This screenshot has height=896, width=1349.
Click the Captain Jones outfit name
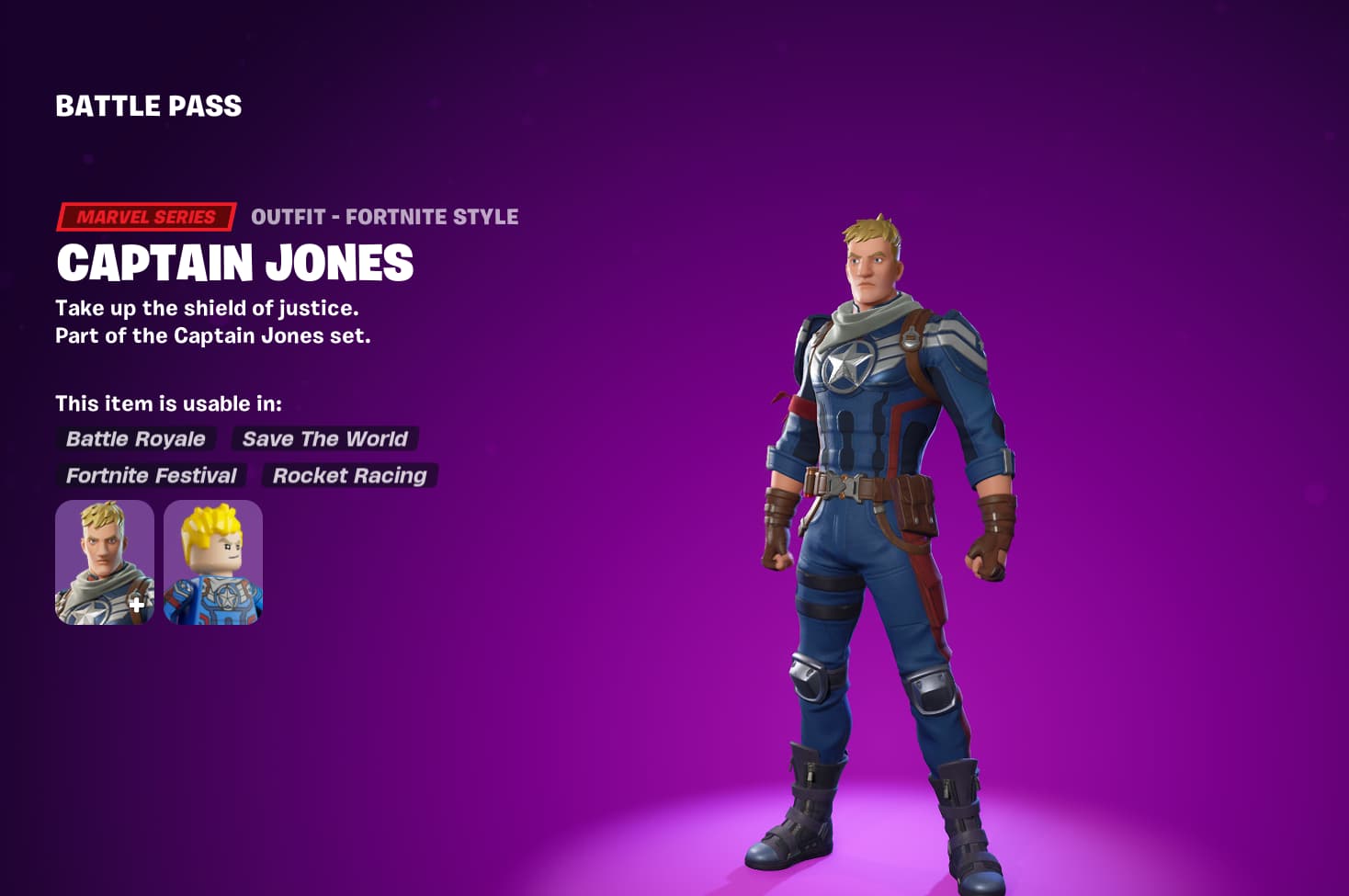[x=235, y=264]
